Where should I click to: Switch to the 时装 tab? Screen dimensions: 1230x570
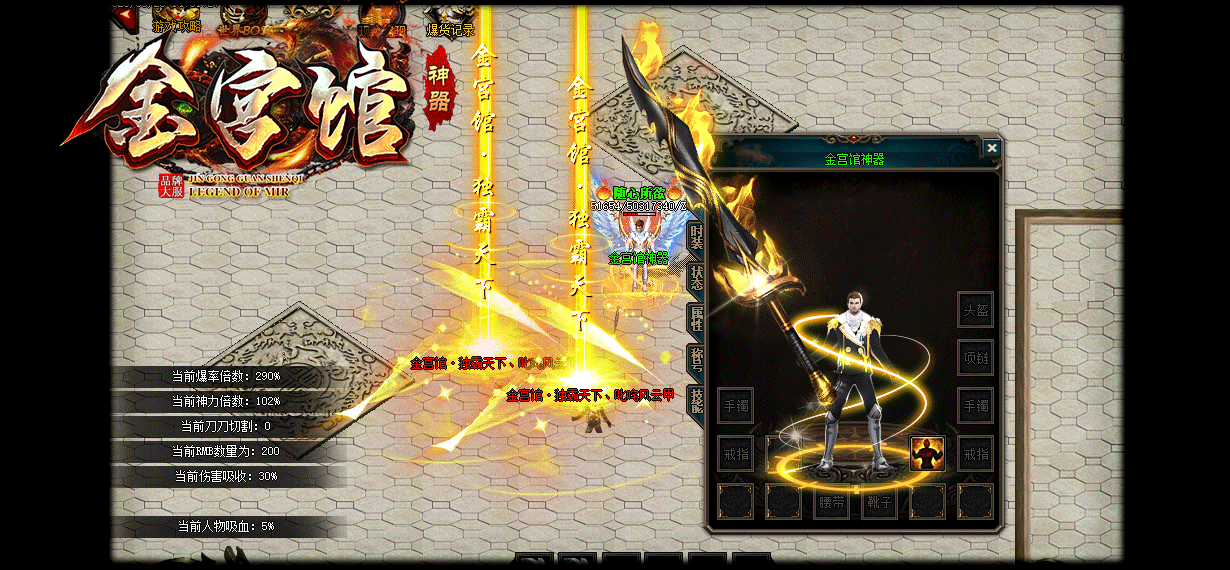point(697,238)
